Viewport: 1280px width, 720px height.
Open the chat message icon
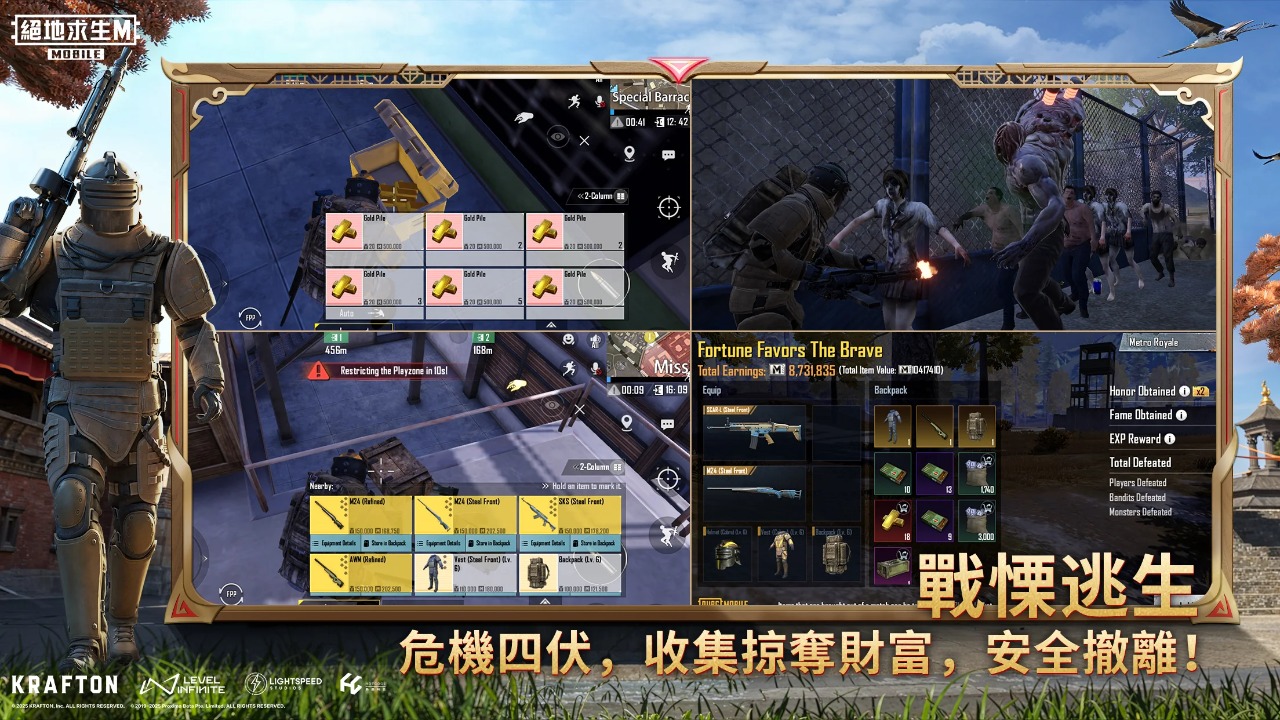click(668, 155)
